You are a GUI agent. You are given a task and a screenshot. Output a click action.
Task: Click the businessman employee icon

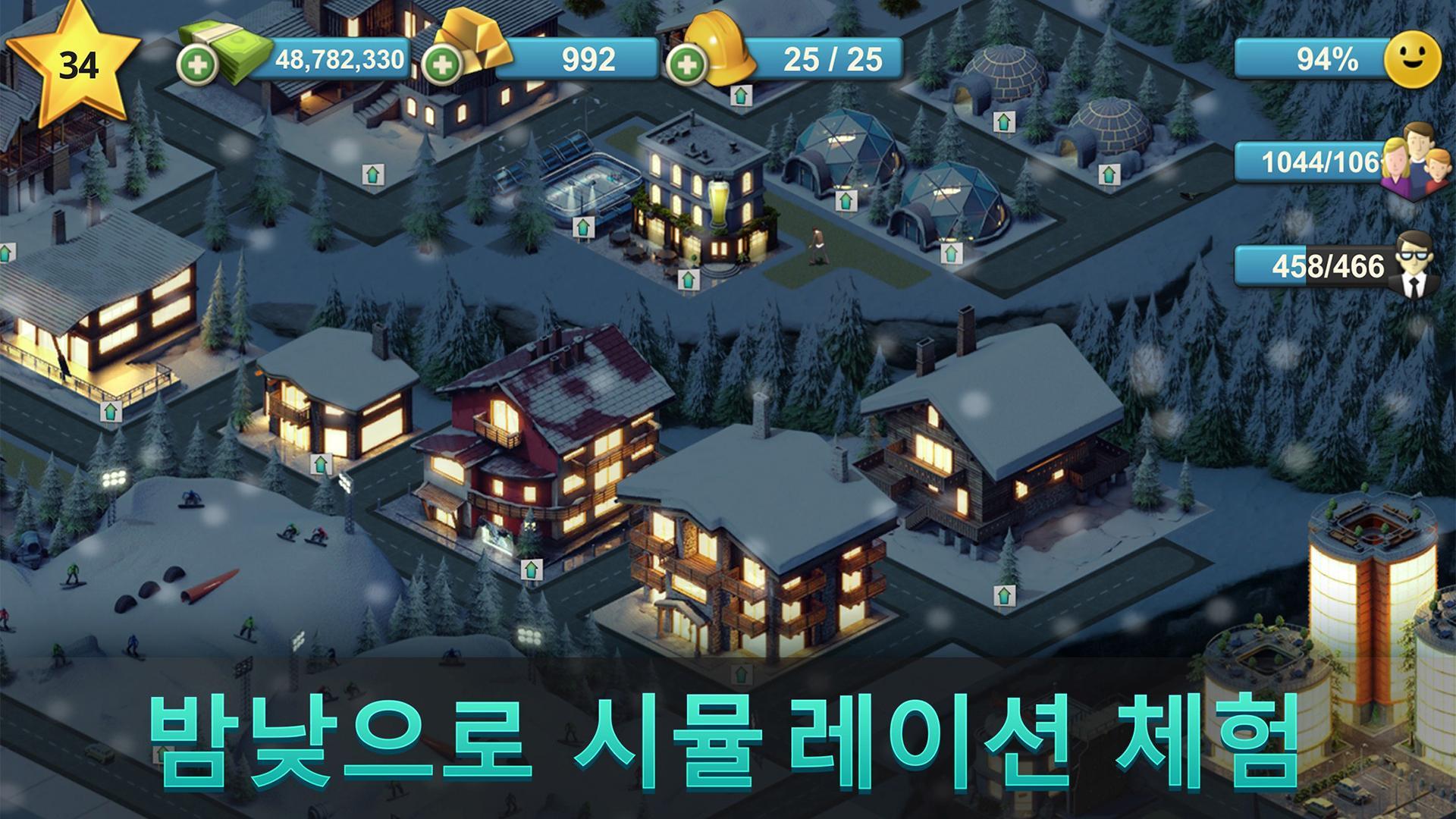1417,267
